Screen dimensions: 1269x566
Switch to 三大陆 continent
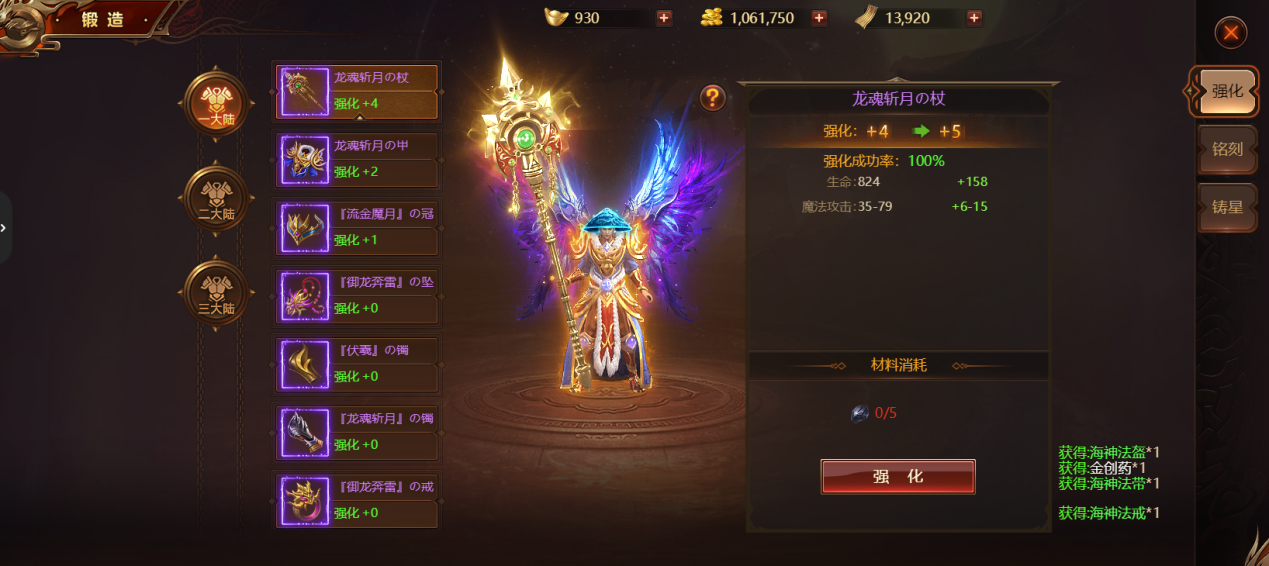point(215,293)
